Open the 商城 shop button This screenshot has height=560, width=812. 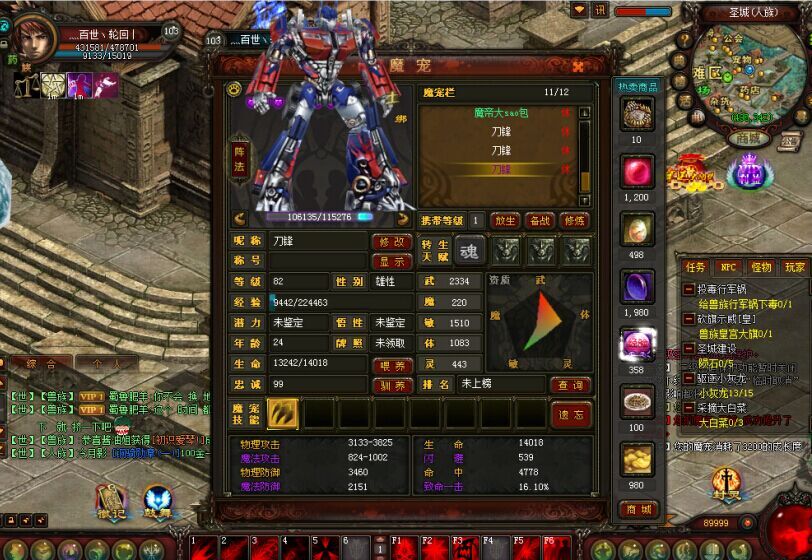(x=636, y=509)
